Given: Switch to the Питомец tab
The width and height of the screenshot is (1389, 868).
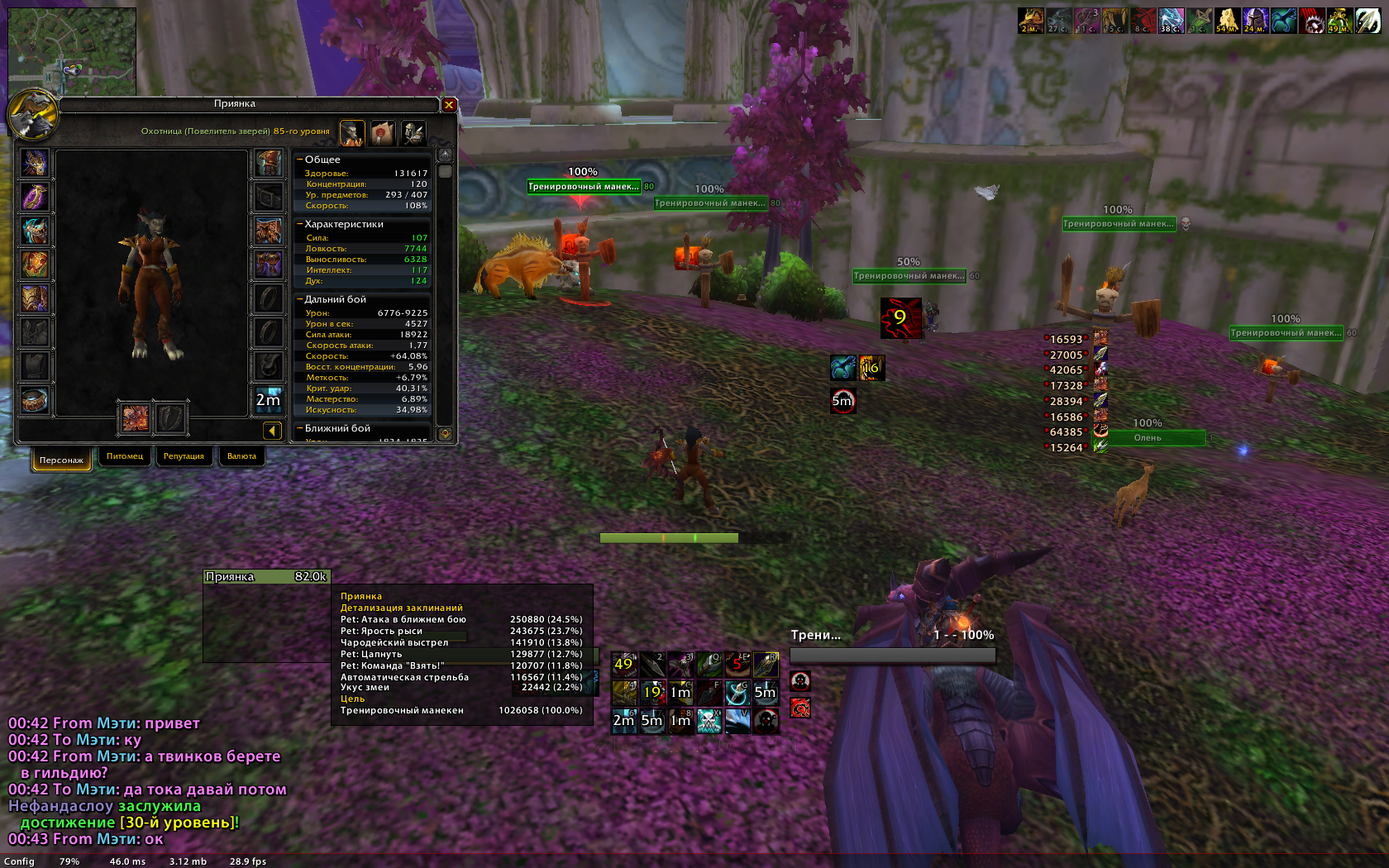Looking at the screenshot, I should click(x=125, y=456).
